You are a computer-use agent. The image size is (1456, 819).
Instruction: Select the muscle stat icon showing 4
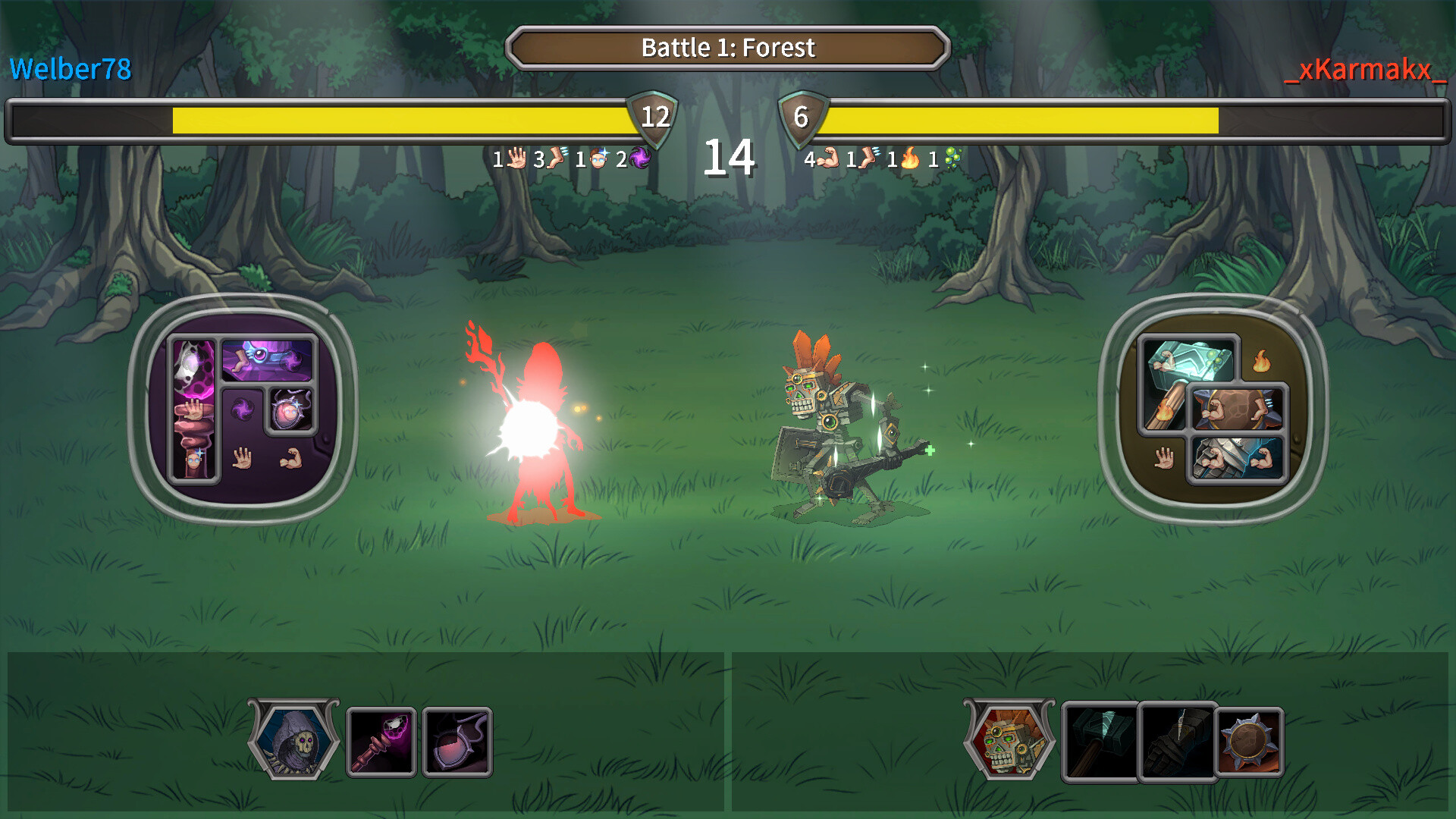(827, 159)
